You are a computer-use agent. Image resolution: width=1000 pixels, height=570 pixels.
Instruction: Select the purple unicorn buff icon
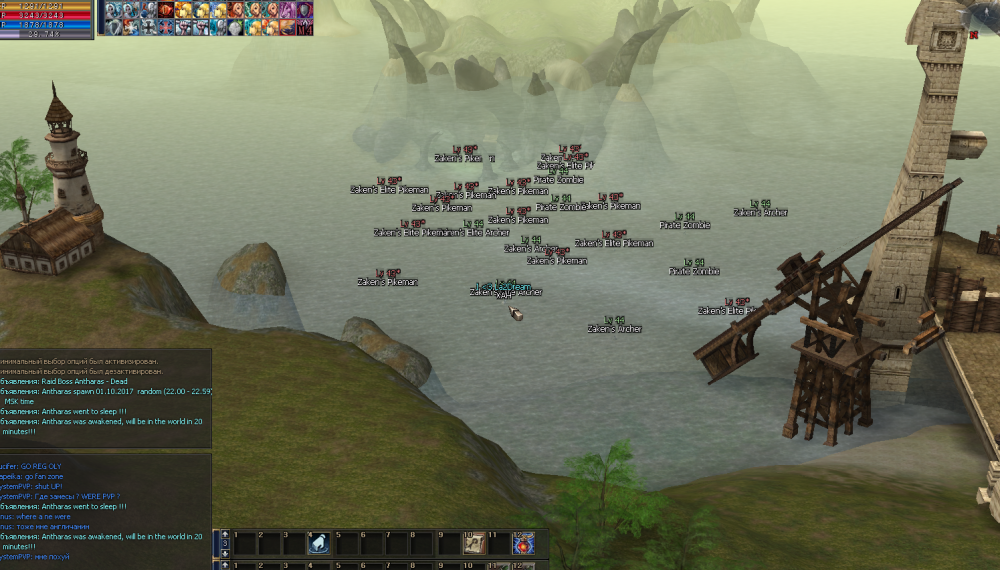click(287, 10)
